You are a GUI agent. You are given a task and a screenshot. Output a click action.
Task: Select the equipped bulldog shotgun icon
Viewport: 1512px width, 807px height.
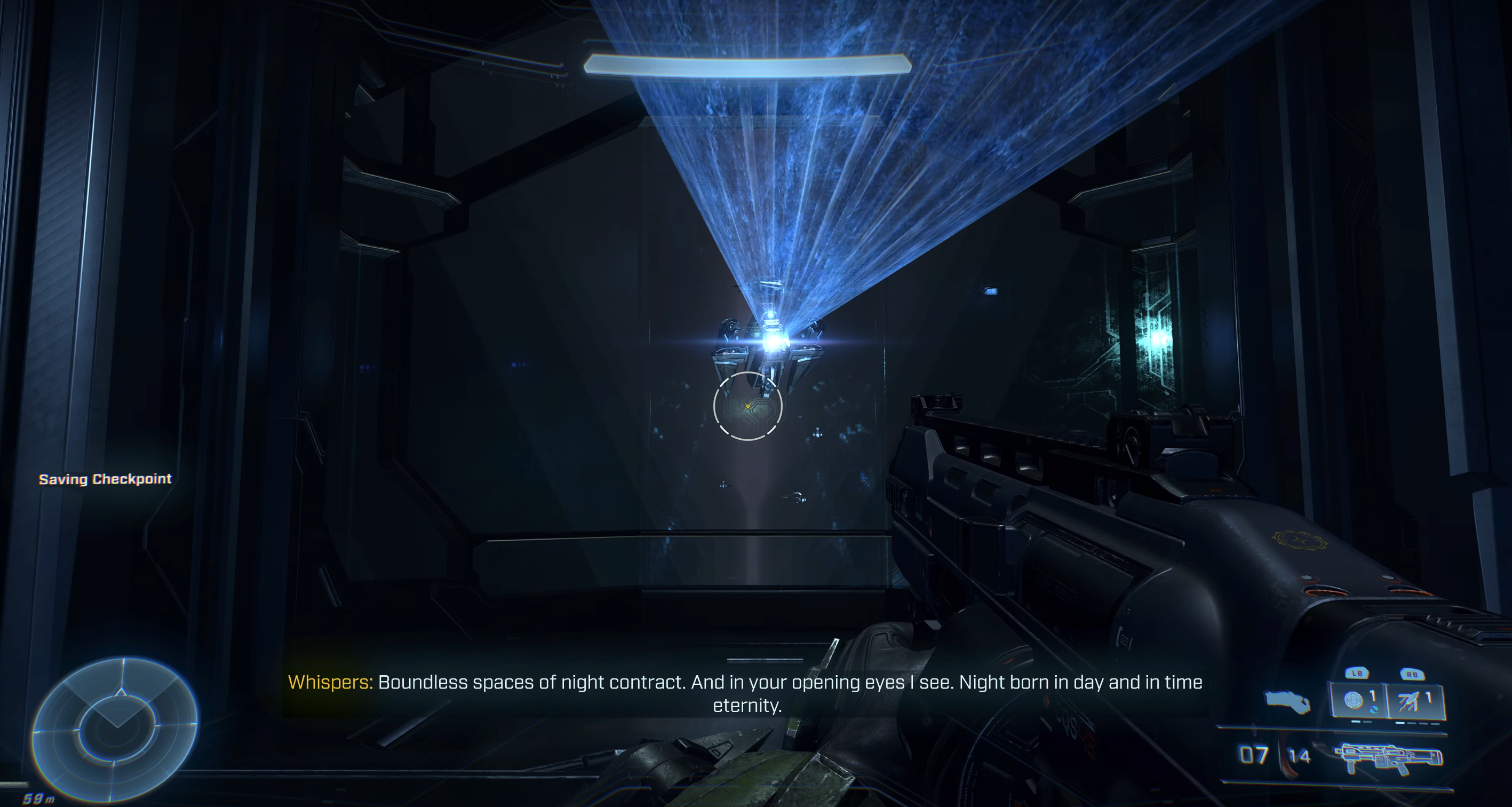1389,758
